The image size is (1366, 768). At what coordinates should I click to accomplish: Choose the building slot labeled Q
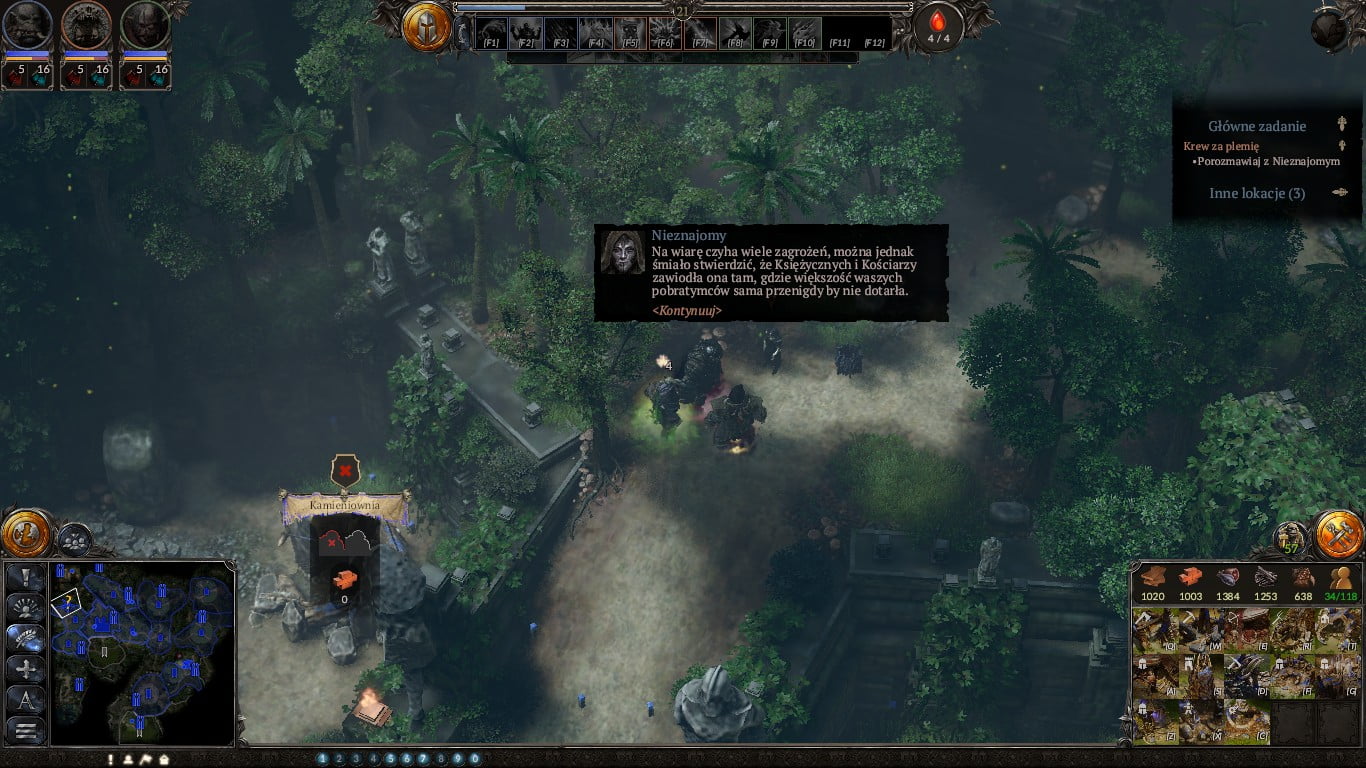(1155, 631)
